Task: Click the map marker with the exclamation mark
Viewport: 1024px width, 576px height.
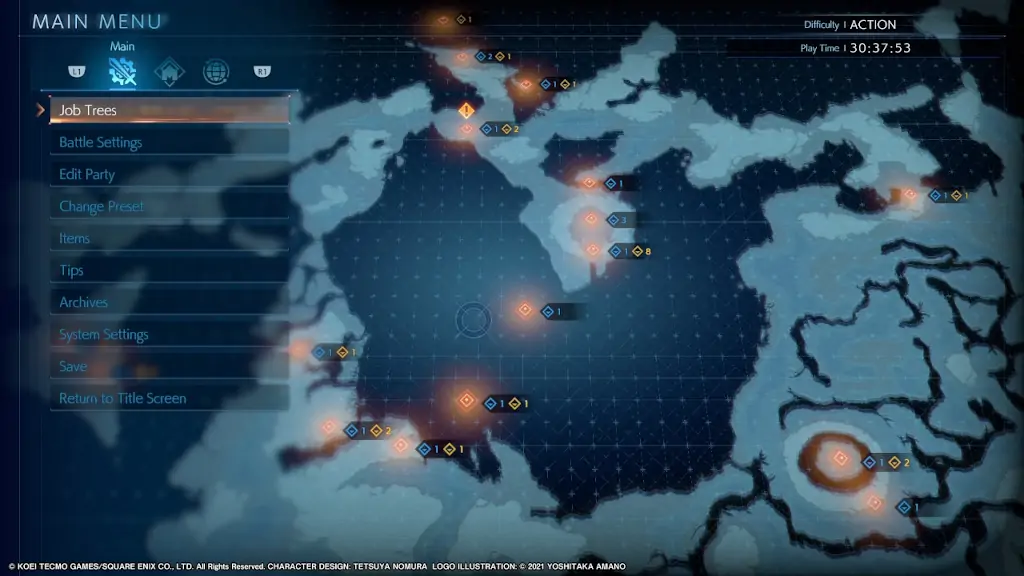Action: [465, 110]
